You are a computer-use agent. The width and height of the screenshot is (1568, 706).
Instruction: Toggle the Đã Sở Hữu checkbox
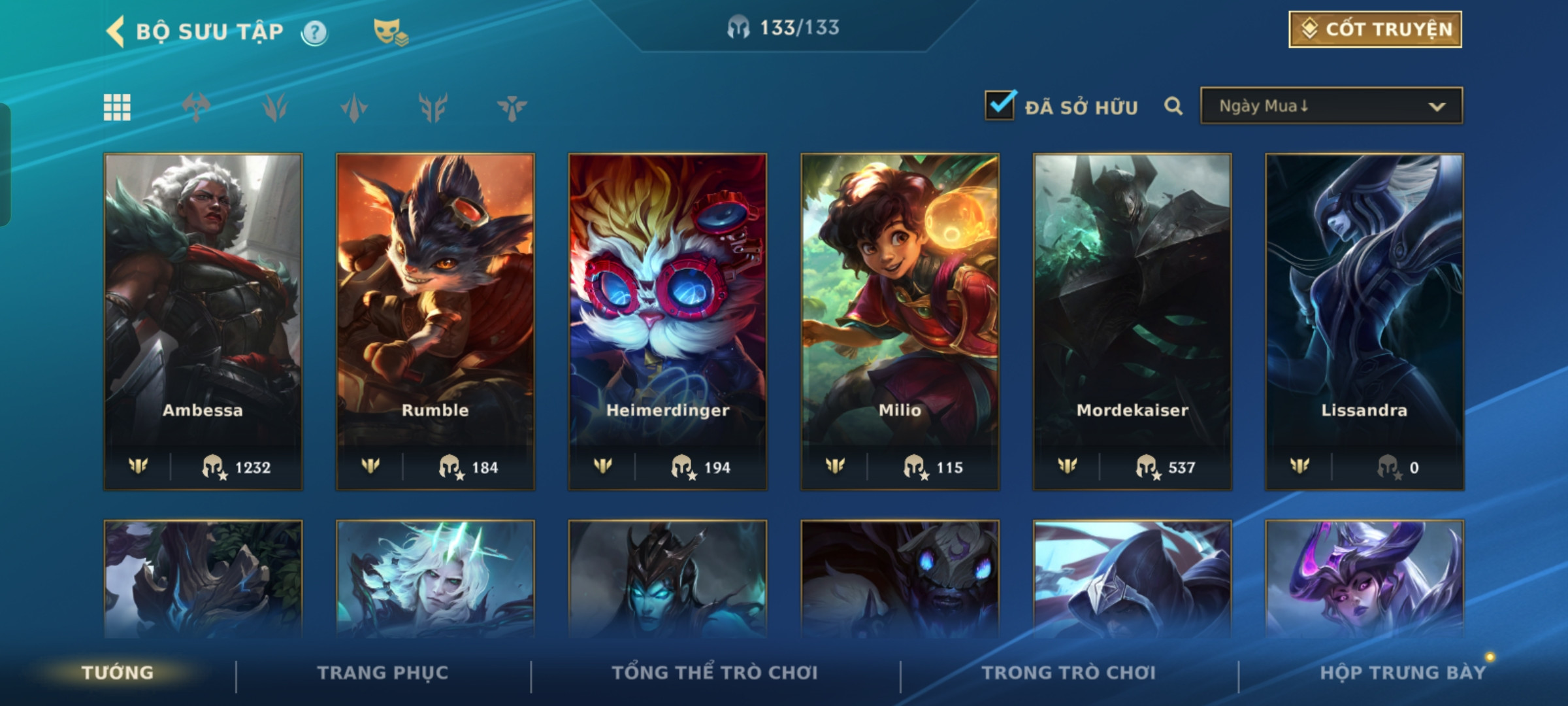tap(1000, 106)
